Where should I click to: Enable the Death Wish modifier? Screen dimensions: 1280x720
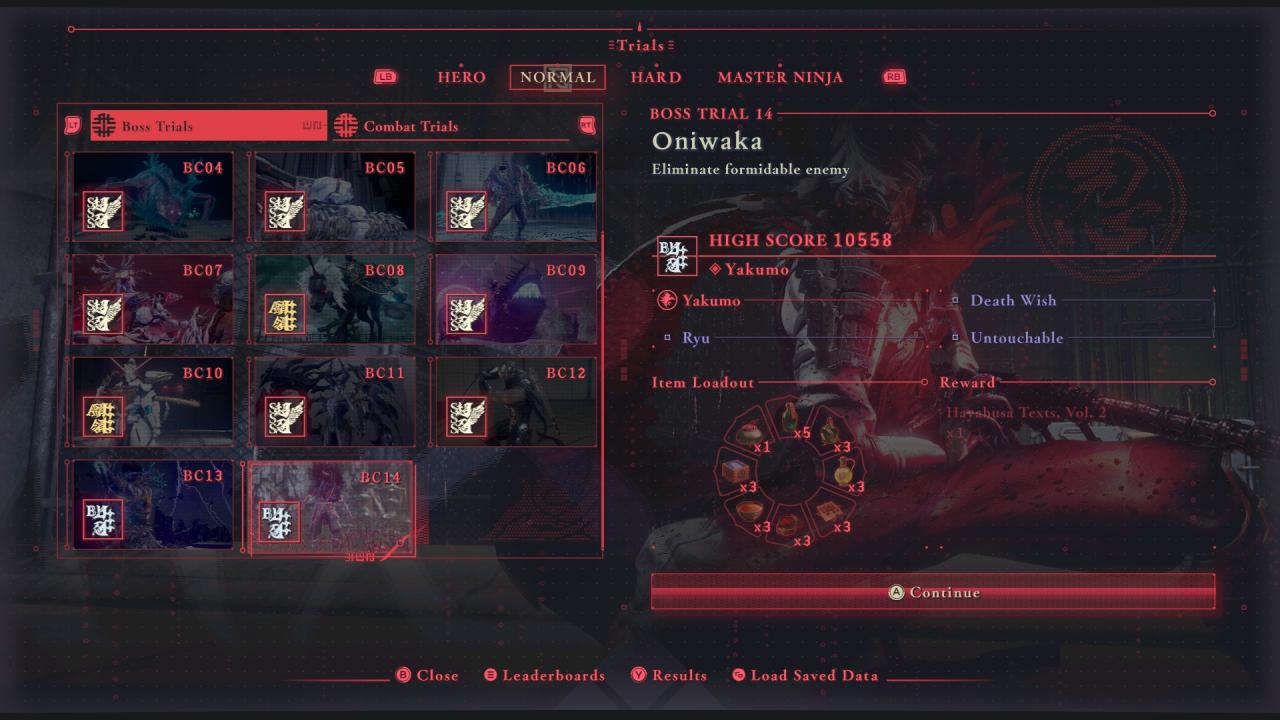(x=1012, y=300)
